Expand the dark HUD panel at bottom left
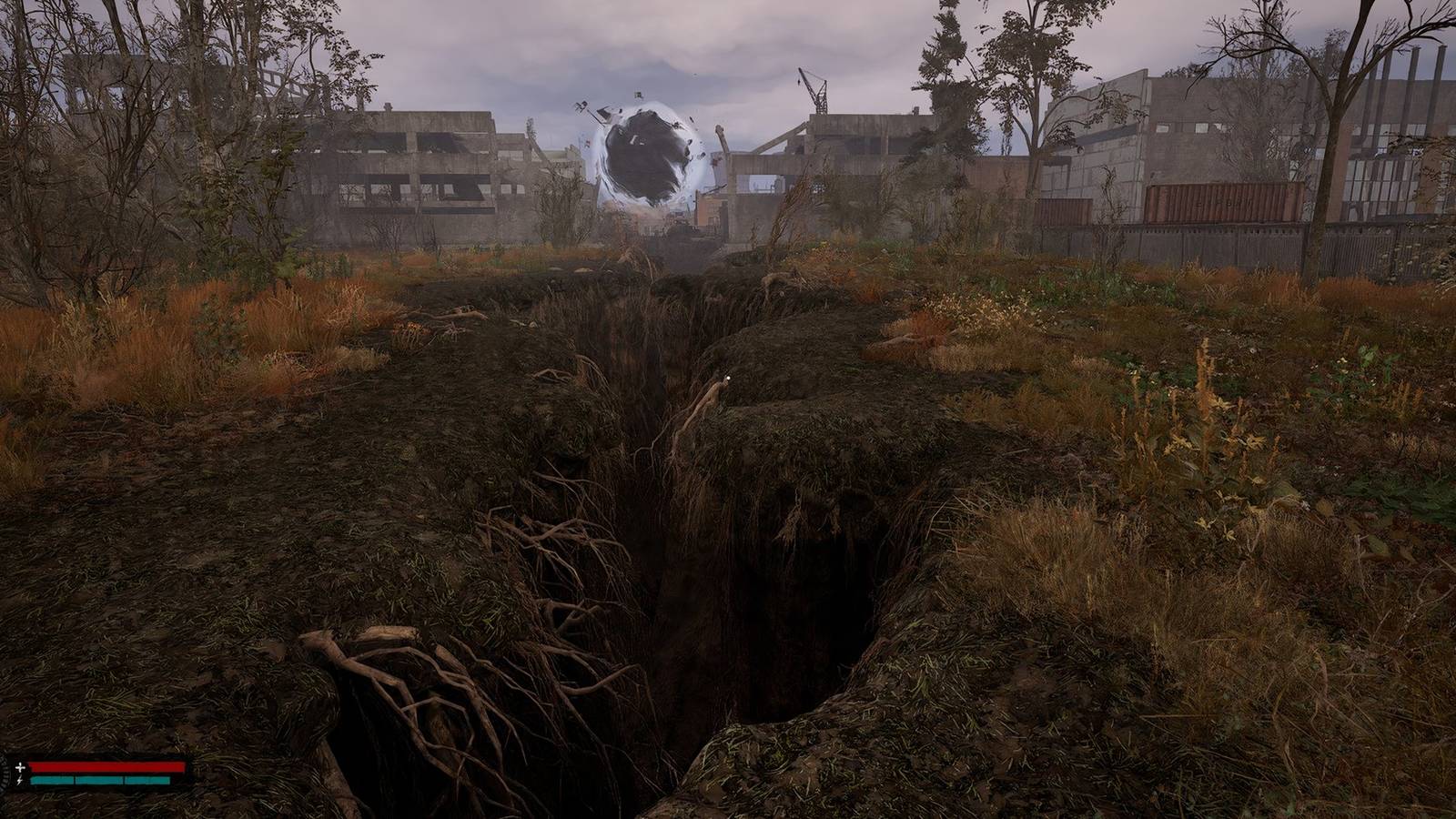This screenshot has width=1456, height=819. (16, 773)
